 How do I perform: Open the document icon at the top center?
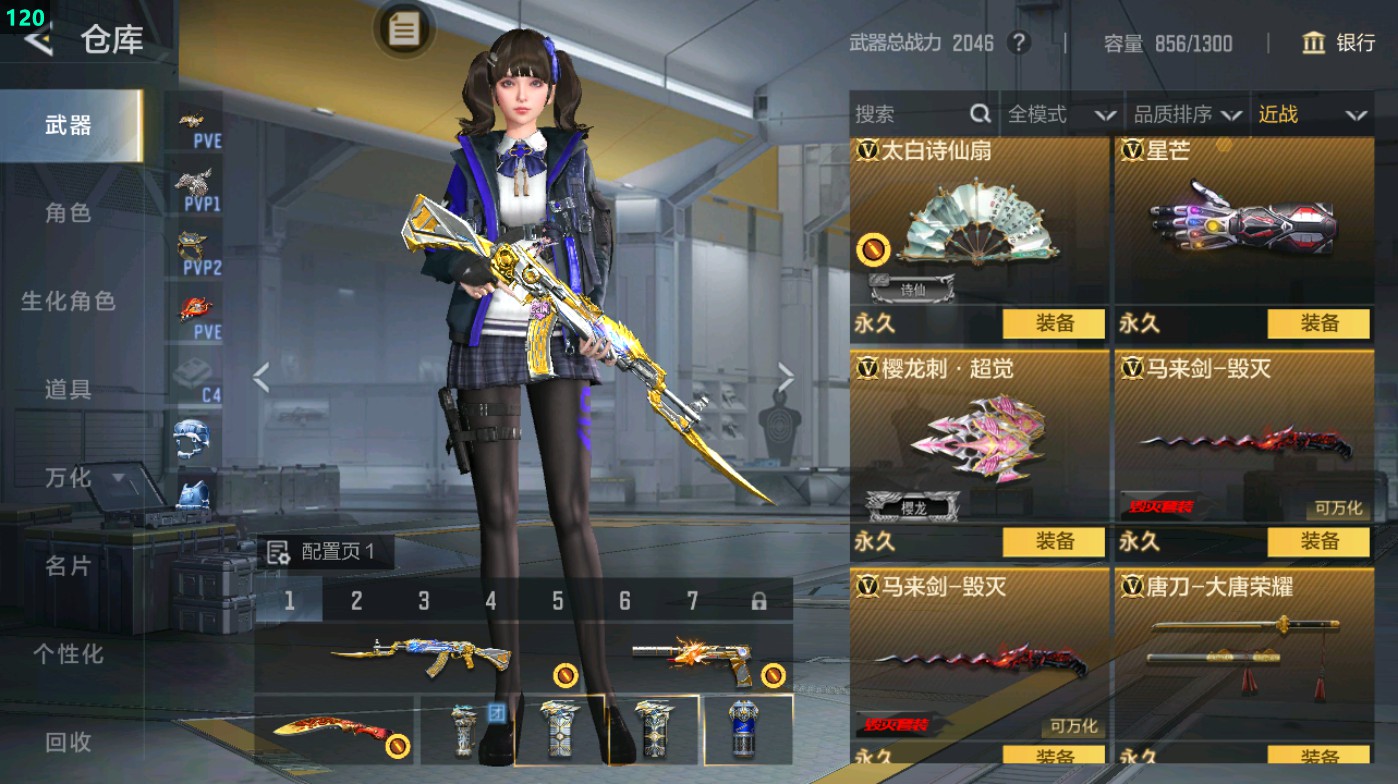click(402, 30)
